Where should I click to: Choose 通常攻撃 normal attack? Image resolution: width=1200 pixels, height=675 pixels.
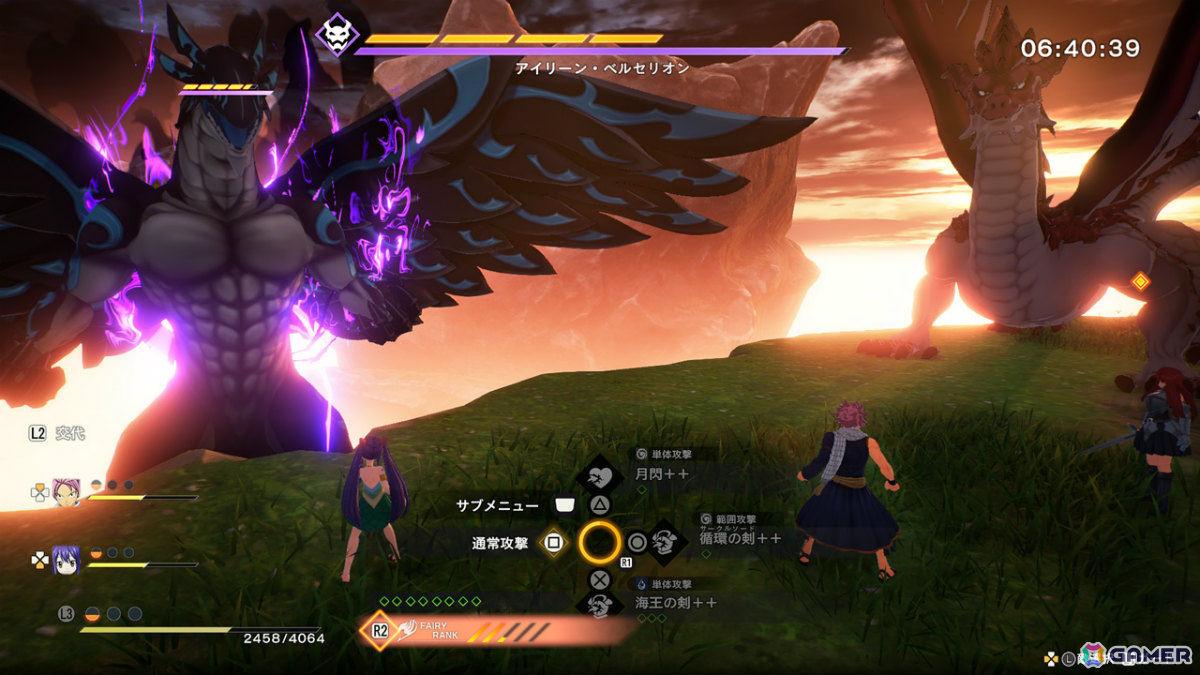pos(552,543)
